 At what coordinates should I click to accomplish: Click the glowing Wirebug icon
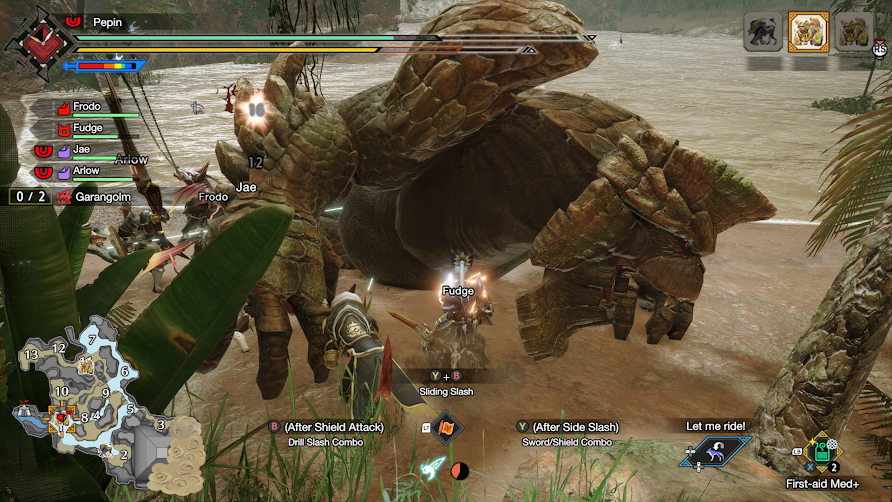pos(432,468)
